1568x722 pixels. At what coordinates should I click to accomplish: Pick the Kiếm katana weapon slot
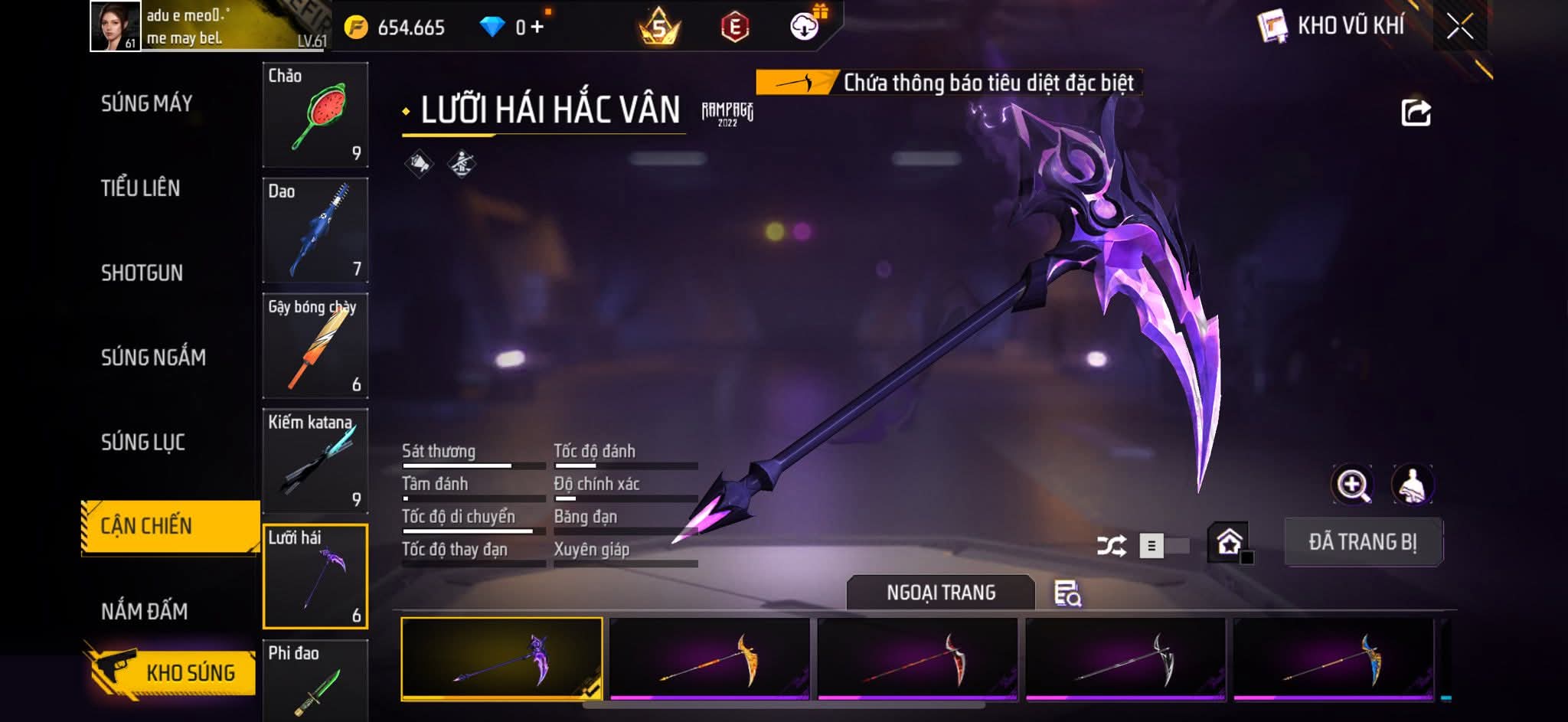[315, 461]
